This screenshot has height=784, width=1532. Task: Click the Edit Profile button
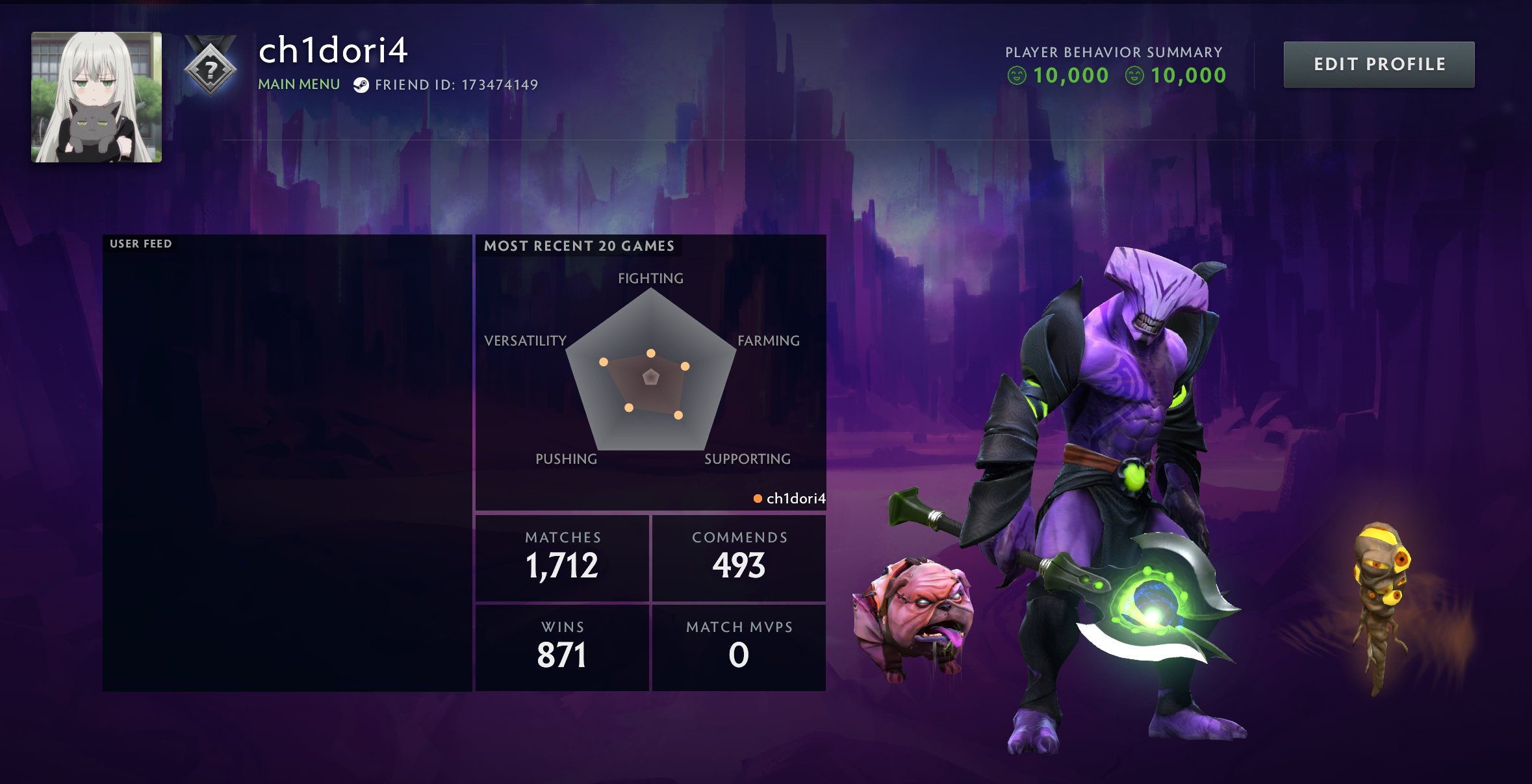pos(1379,64)
